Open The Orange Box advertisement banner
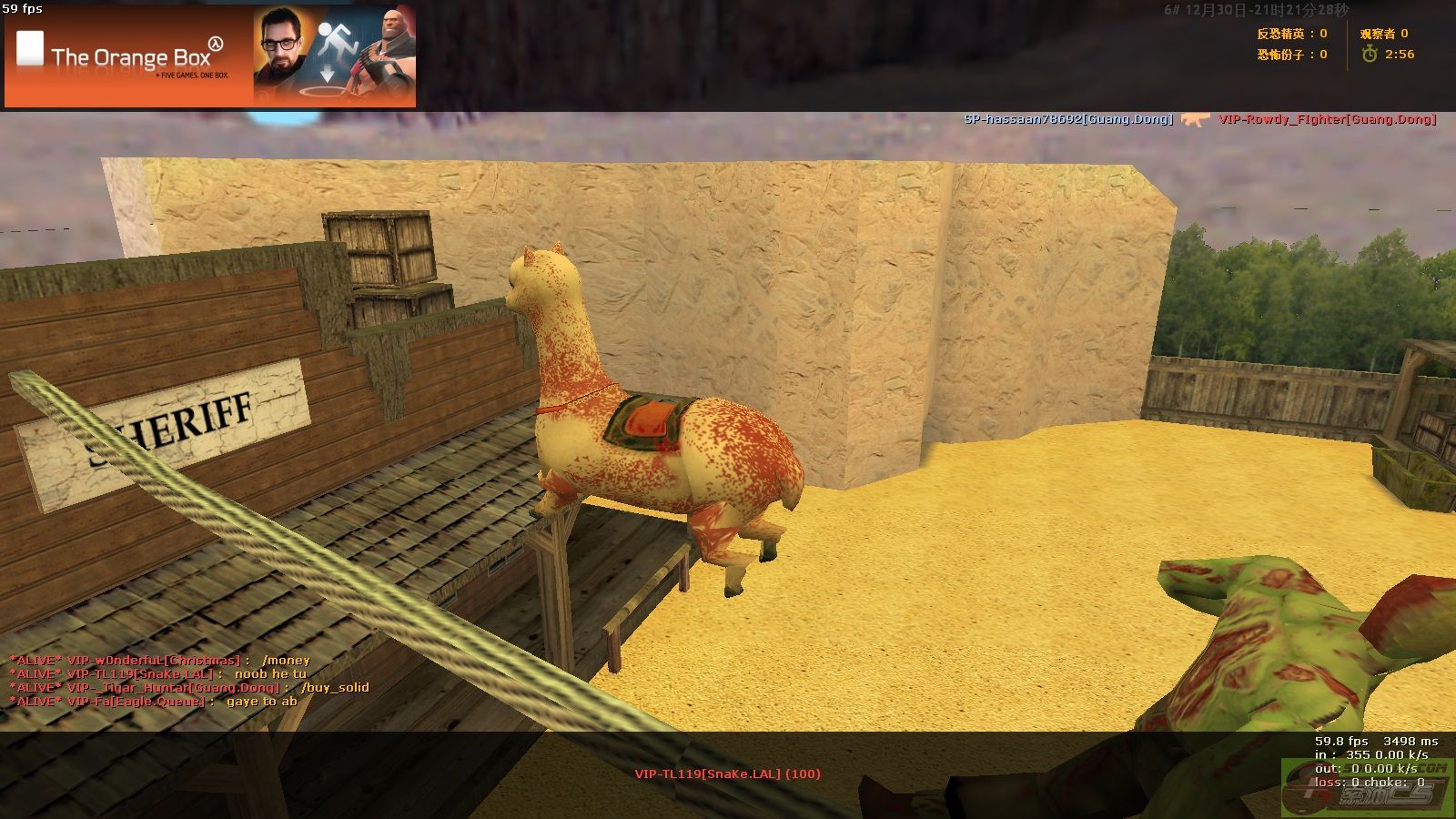The width and height of the screenshot is (1456, 819). click(210, 56)
